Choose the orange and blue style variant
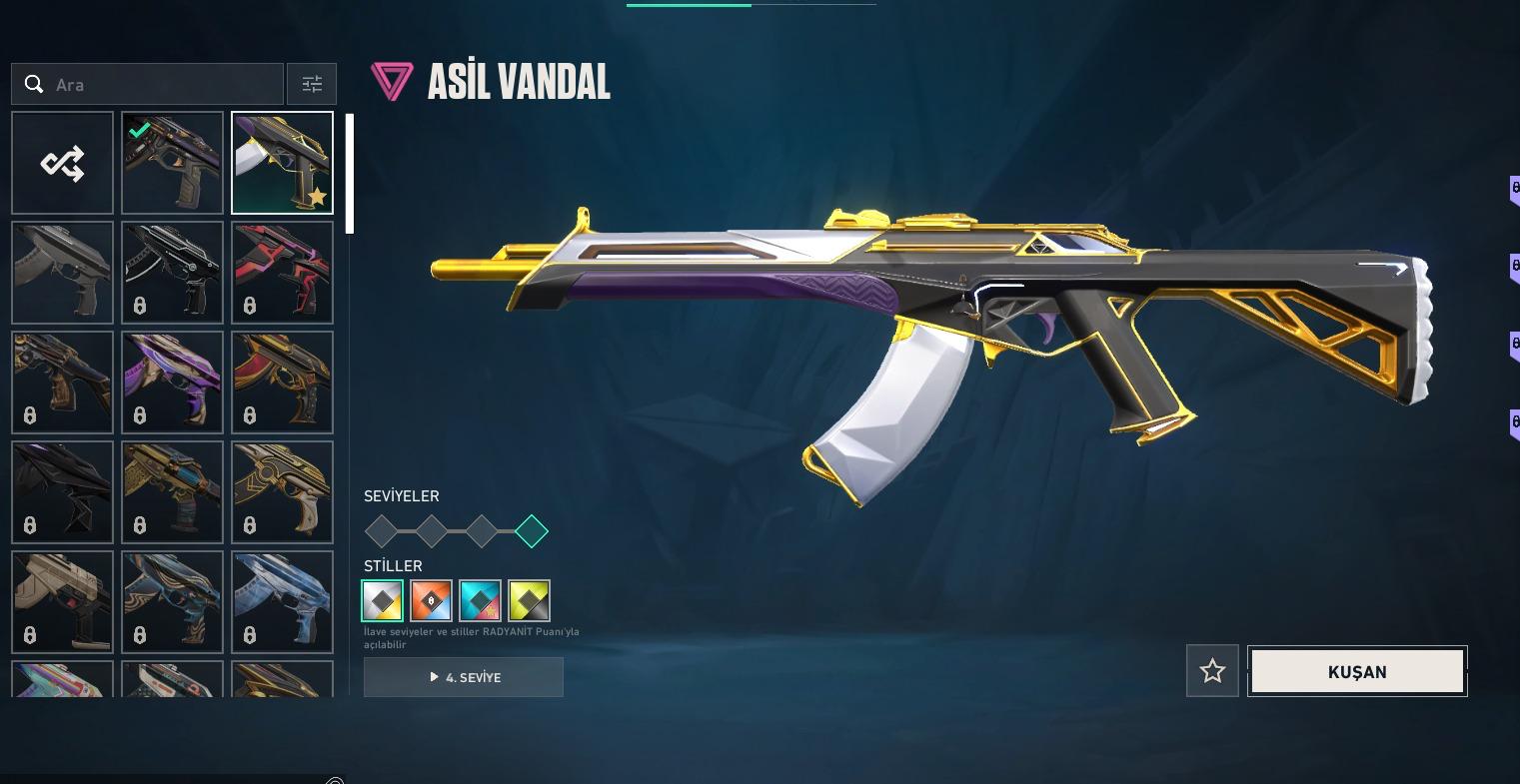This screenshot has height=784, width=1520. click(431, 600)
